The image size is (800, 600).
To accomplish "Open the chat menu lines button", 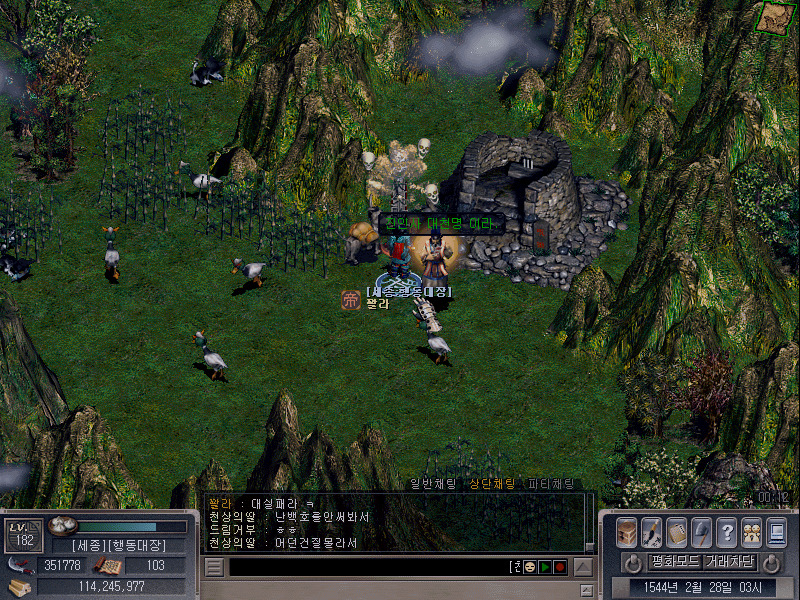I will pos(214,567).
